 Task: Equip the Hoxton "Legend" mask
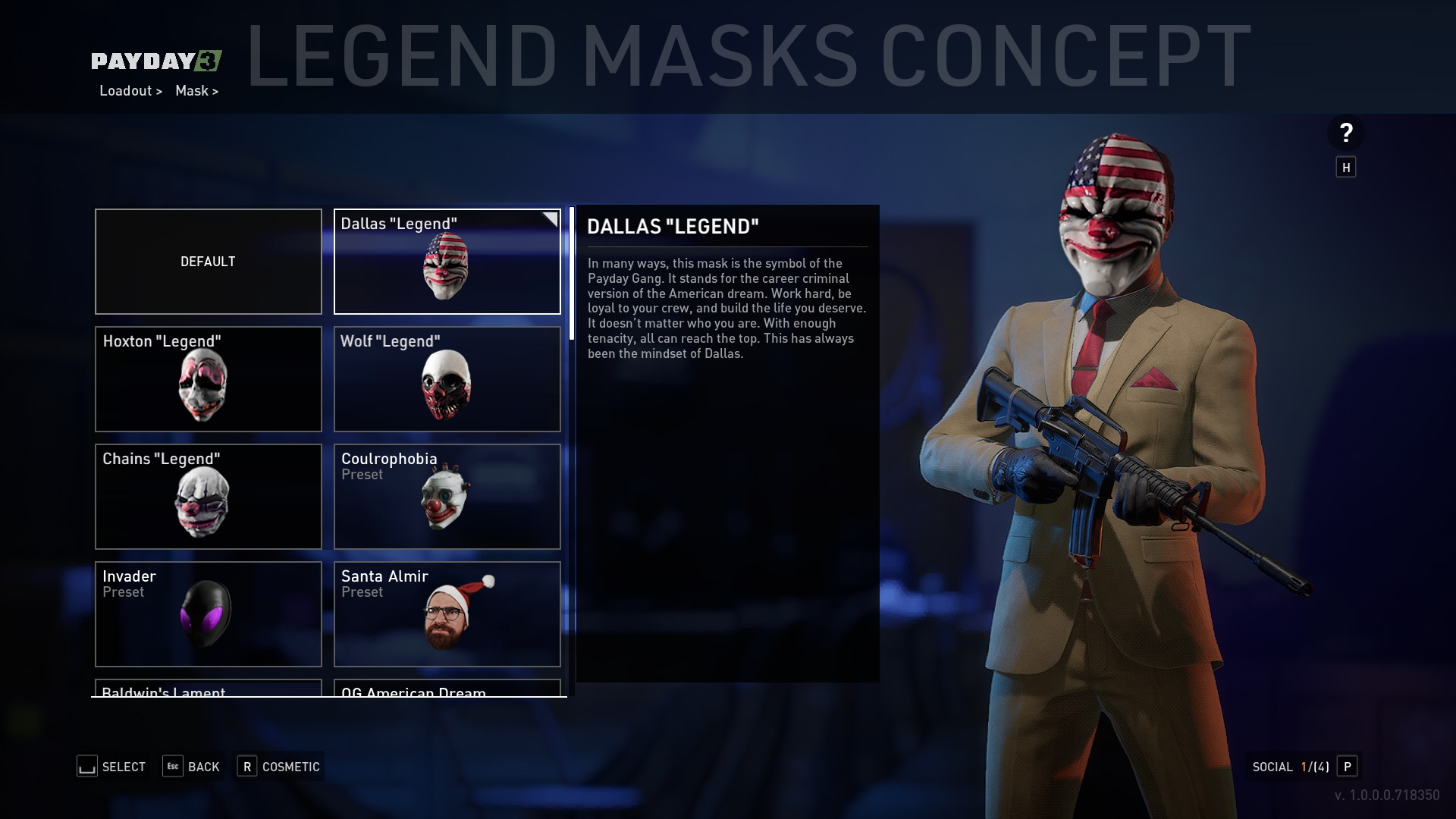coord(208,379)
